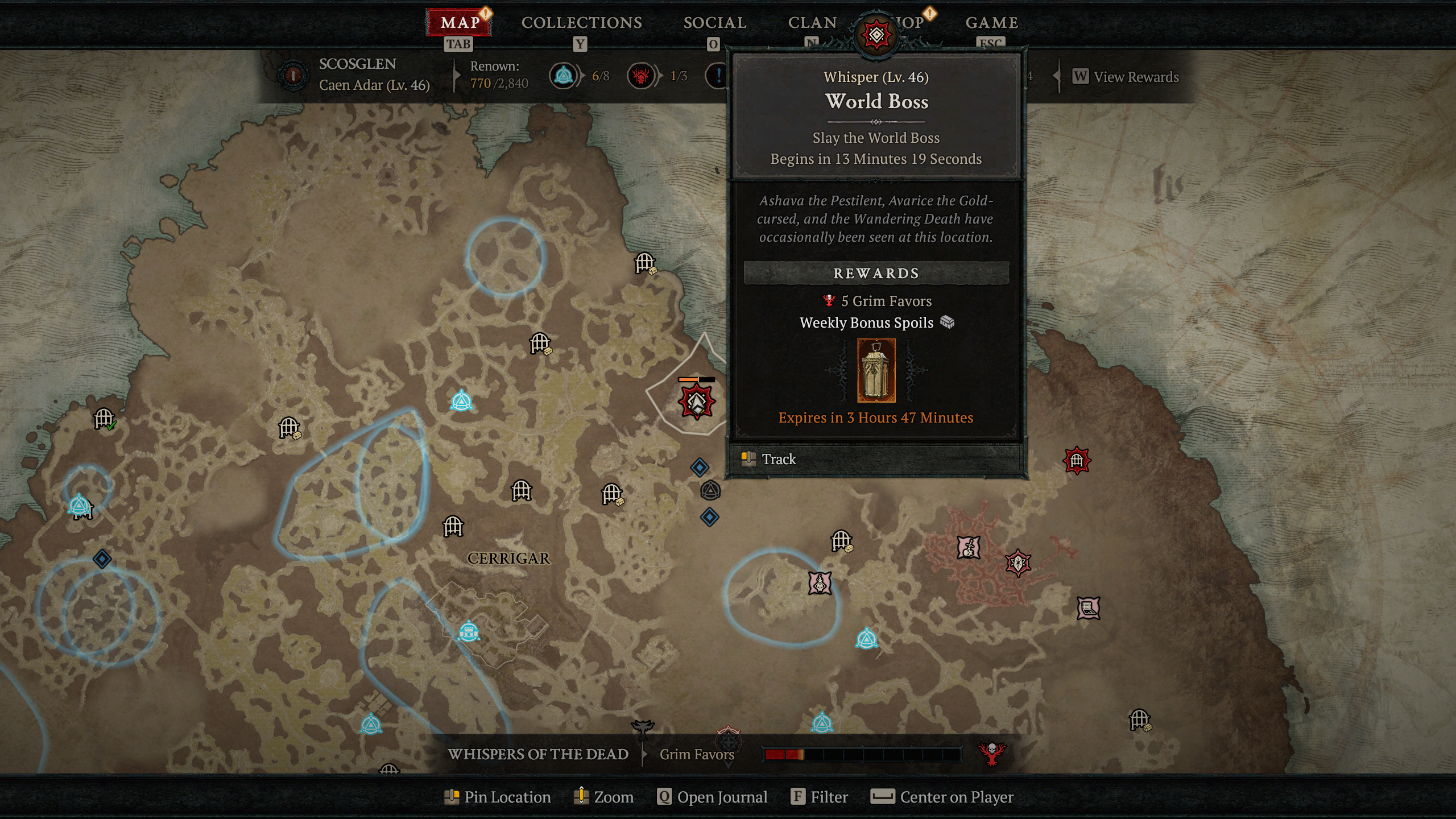Select the Scosglen region emblem icon
This screenshot has height=819, width=1456.
[x=293, y=75]
